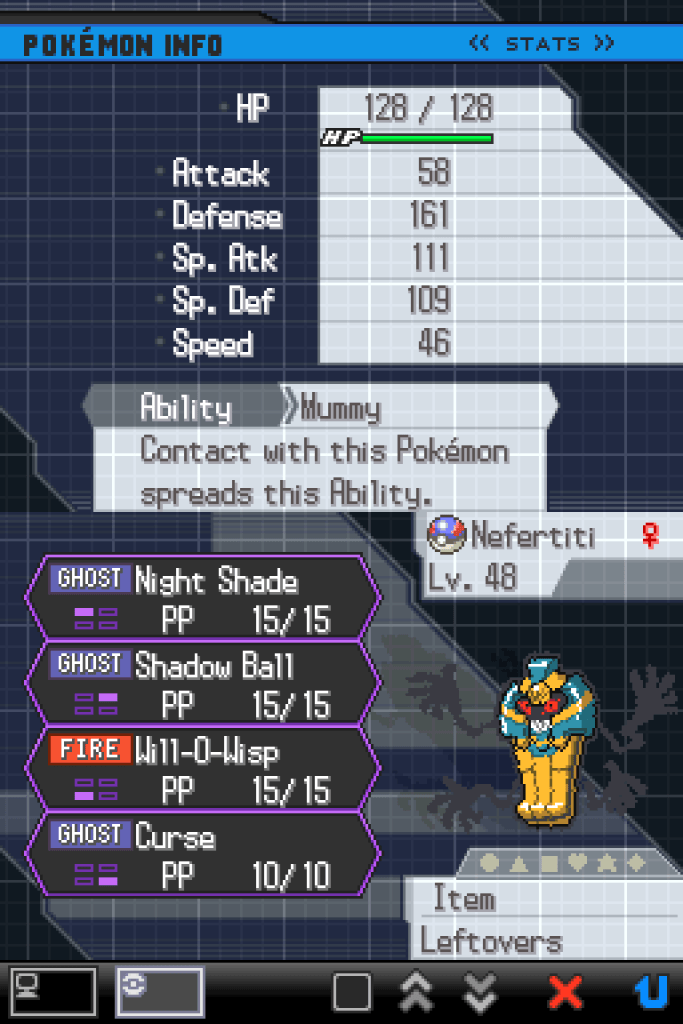Close the summary with the red X
683x1024 pixels.
pos(565,992)
